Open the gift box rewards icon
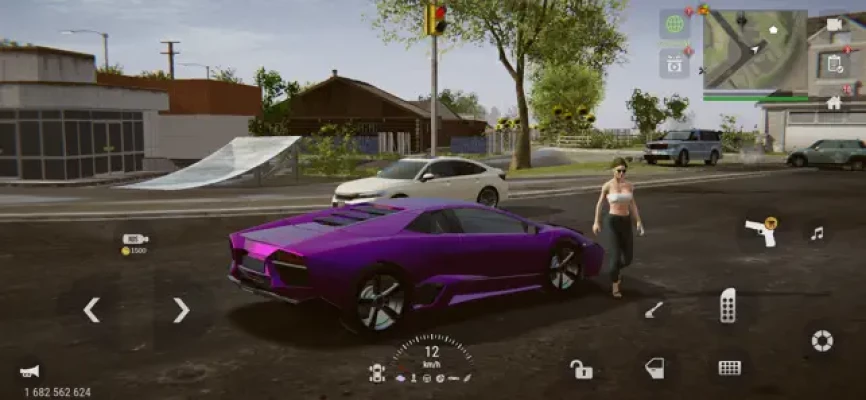 (x=674, y=63)
